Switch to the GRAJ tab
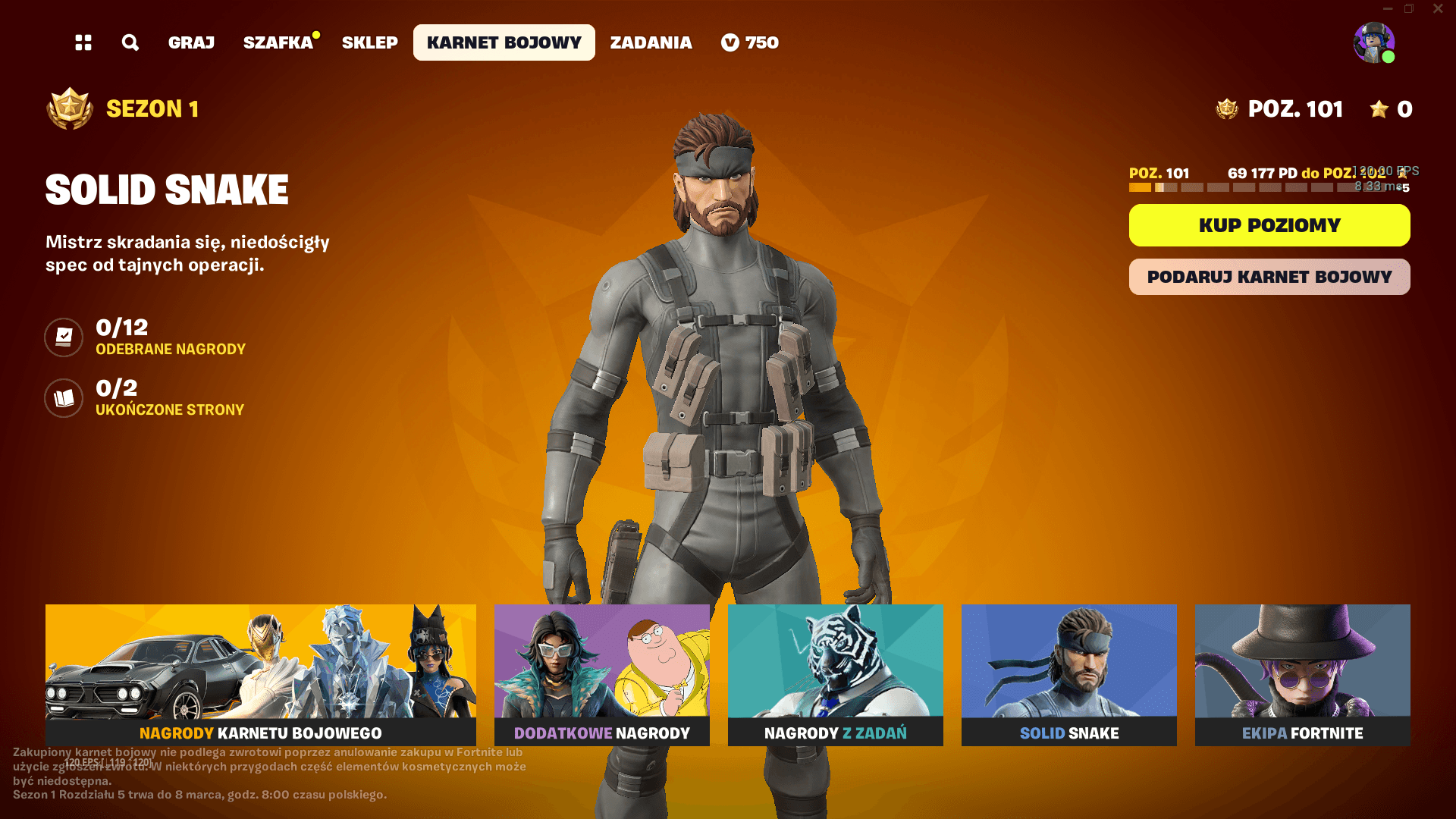 190,42
